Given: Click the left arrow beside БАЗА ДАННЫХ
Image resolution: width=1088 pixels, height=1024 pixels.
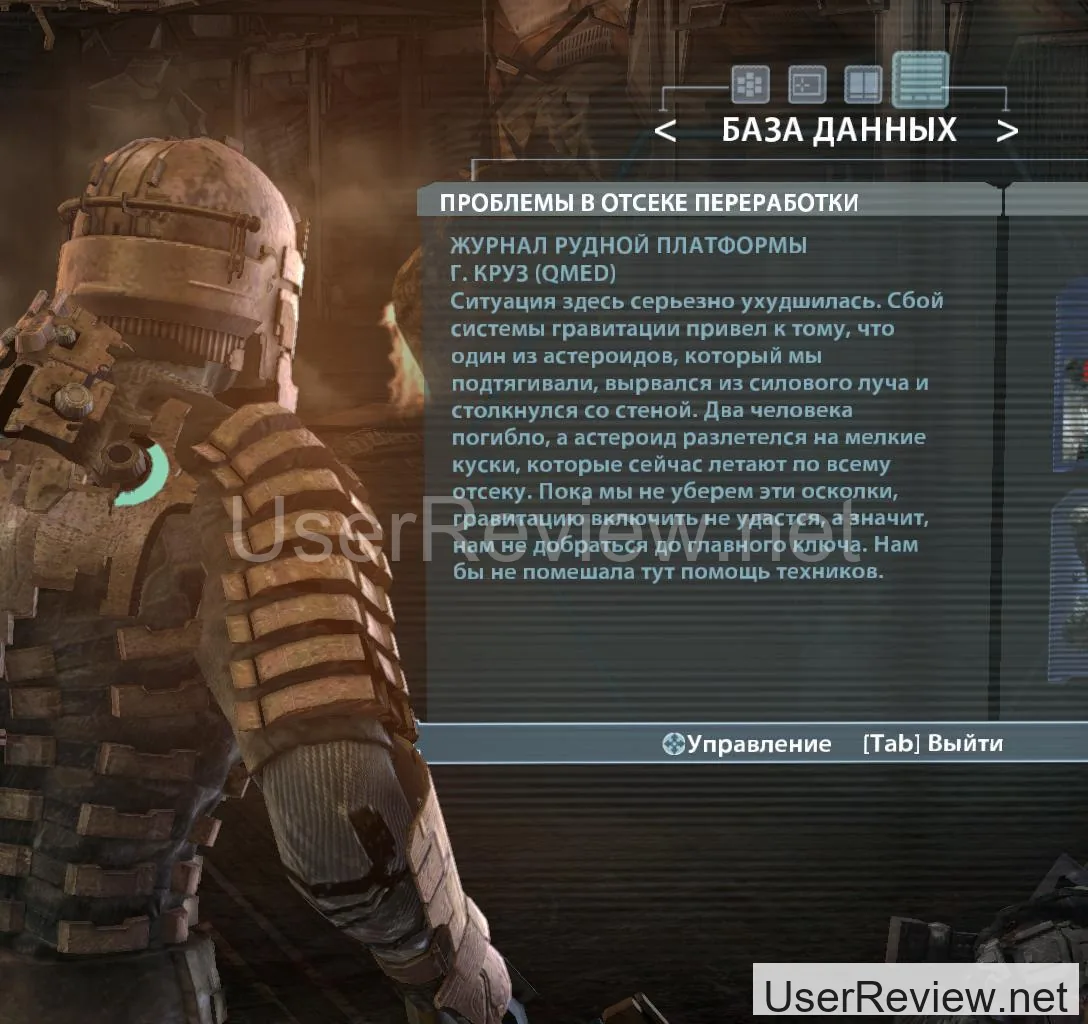Looking at the screenshot, I should pyautogui.click(x=665, y=131).
